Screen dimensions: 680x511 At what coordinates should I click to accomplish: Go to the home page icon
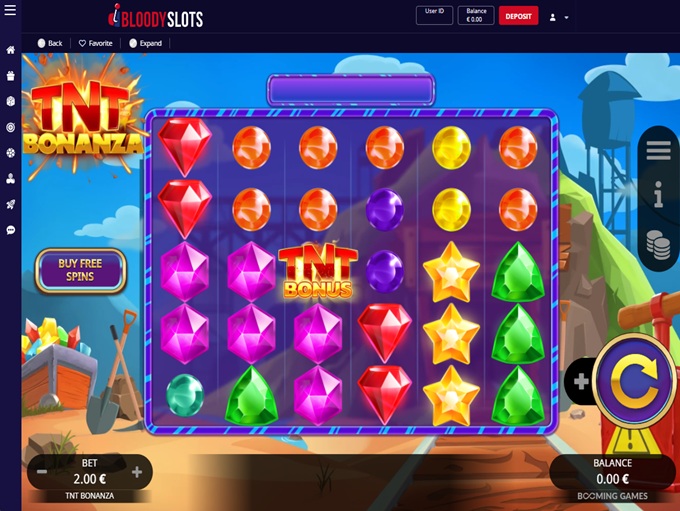click(10, 50)
